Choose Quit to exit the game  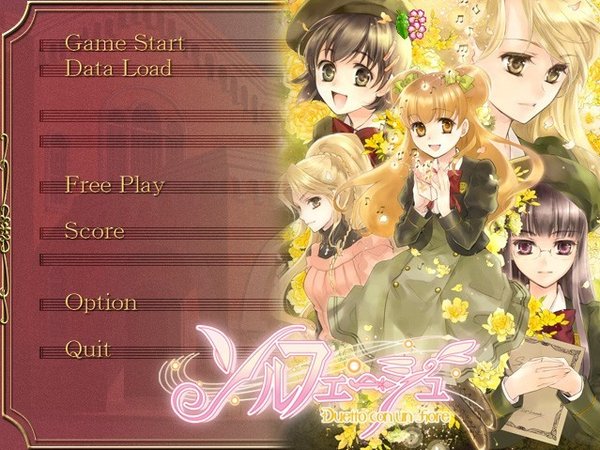pyautogui.click(x=88, y=349)
